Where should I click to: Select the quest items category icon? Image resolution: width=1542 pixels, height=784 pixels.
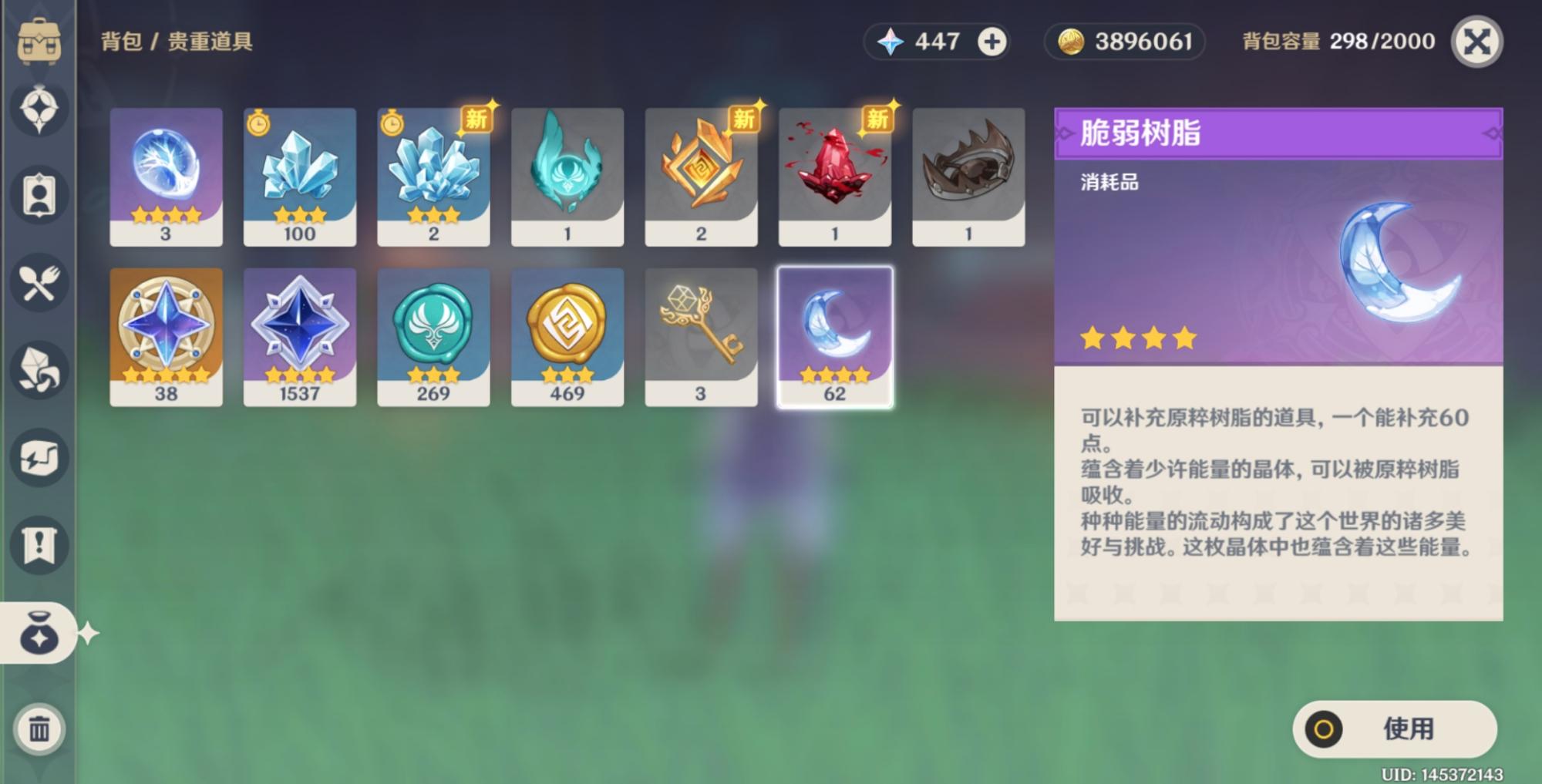40,544
